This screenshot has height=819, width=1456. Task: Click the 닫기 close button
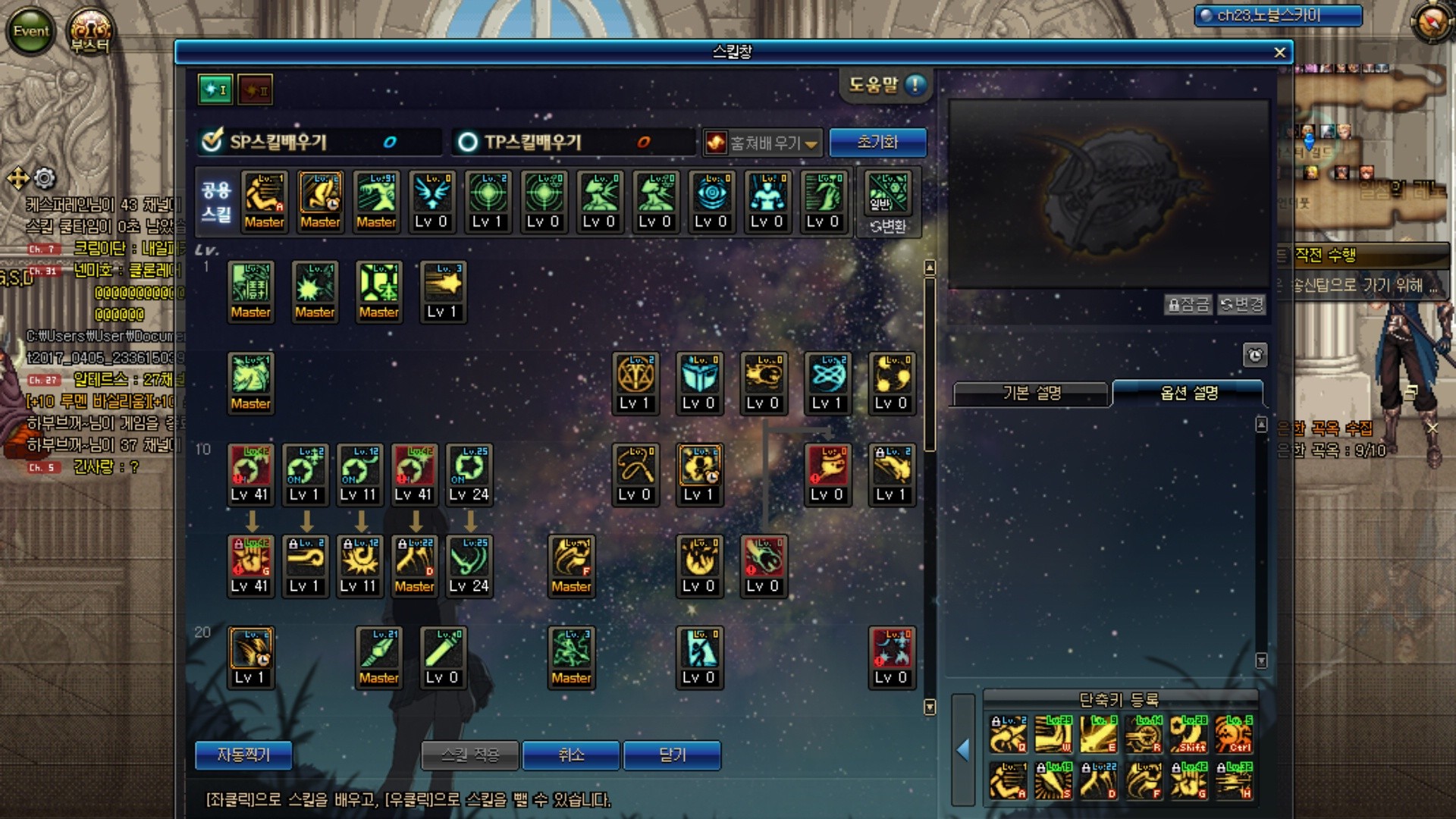(672, 755)
